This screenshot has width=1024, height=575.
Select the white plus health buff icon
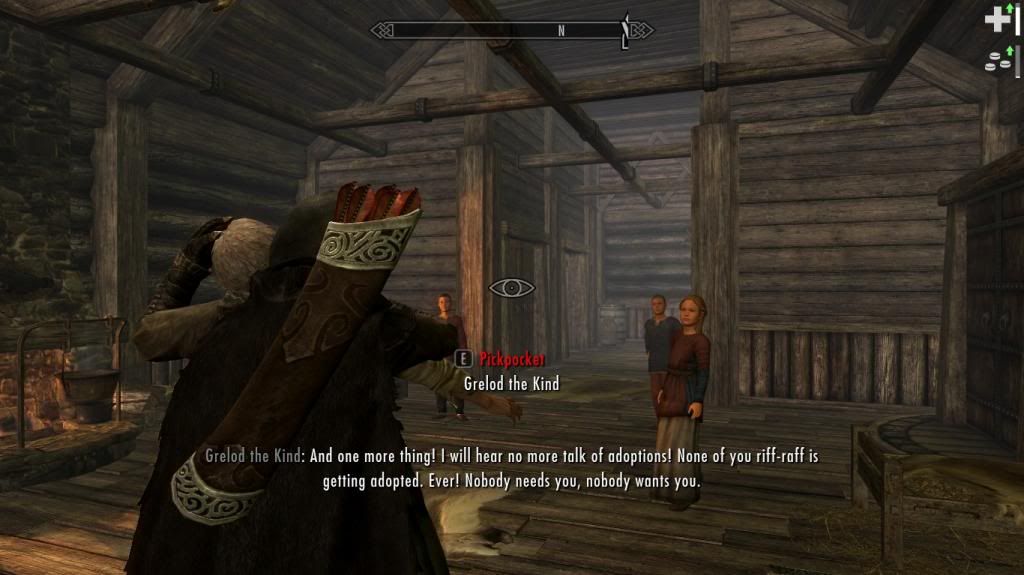click(997, 19)
